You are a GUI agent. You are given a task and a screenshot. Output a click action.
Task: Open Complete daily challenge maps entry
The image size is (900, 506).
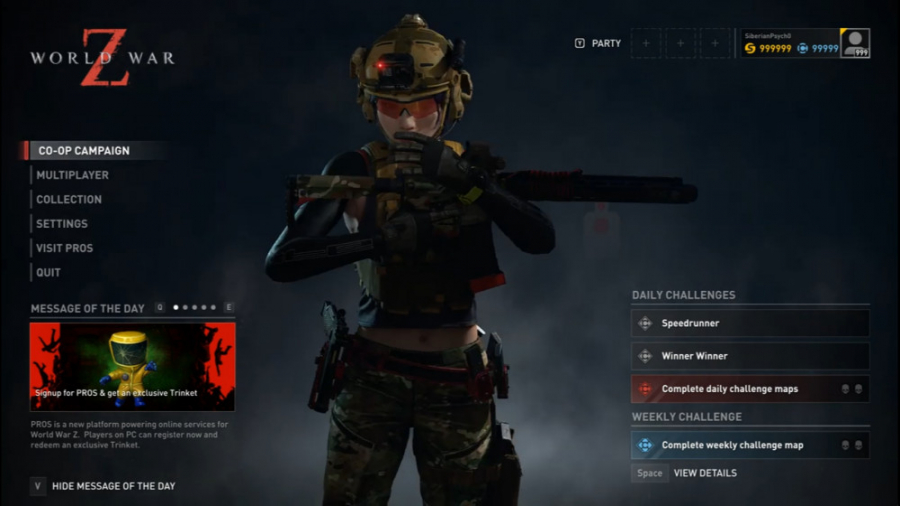750,389
